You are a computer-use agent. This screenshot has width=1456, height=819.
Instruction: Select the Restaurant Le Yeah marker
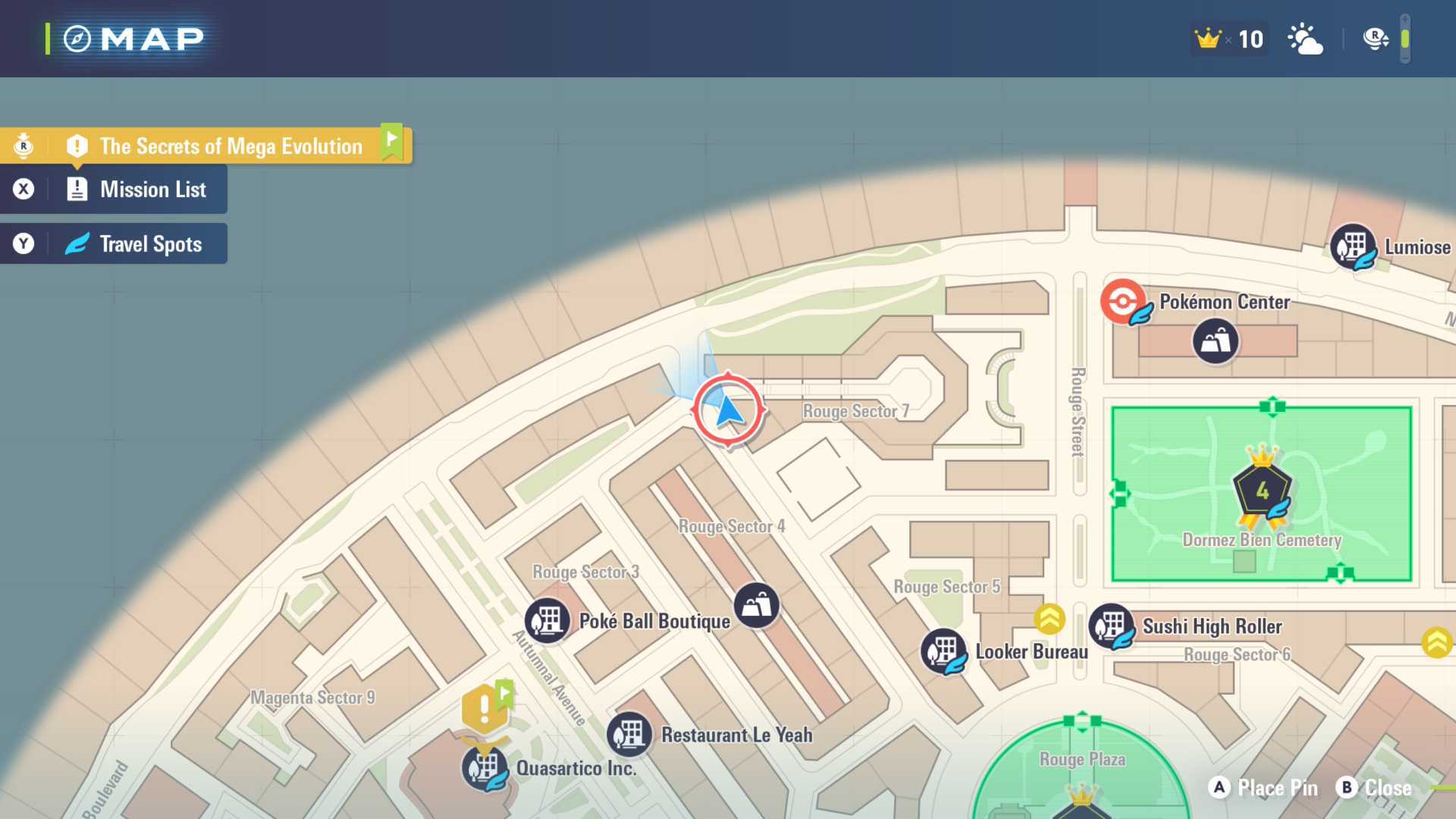[x=629, y=734]
